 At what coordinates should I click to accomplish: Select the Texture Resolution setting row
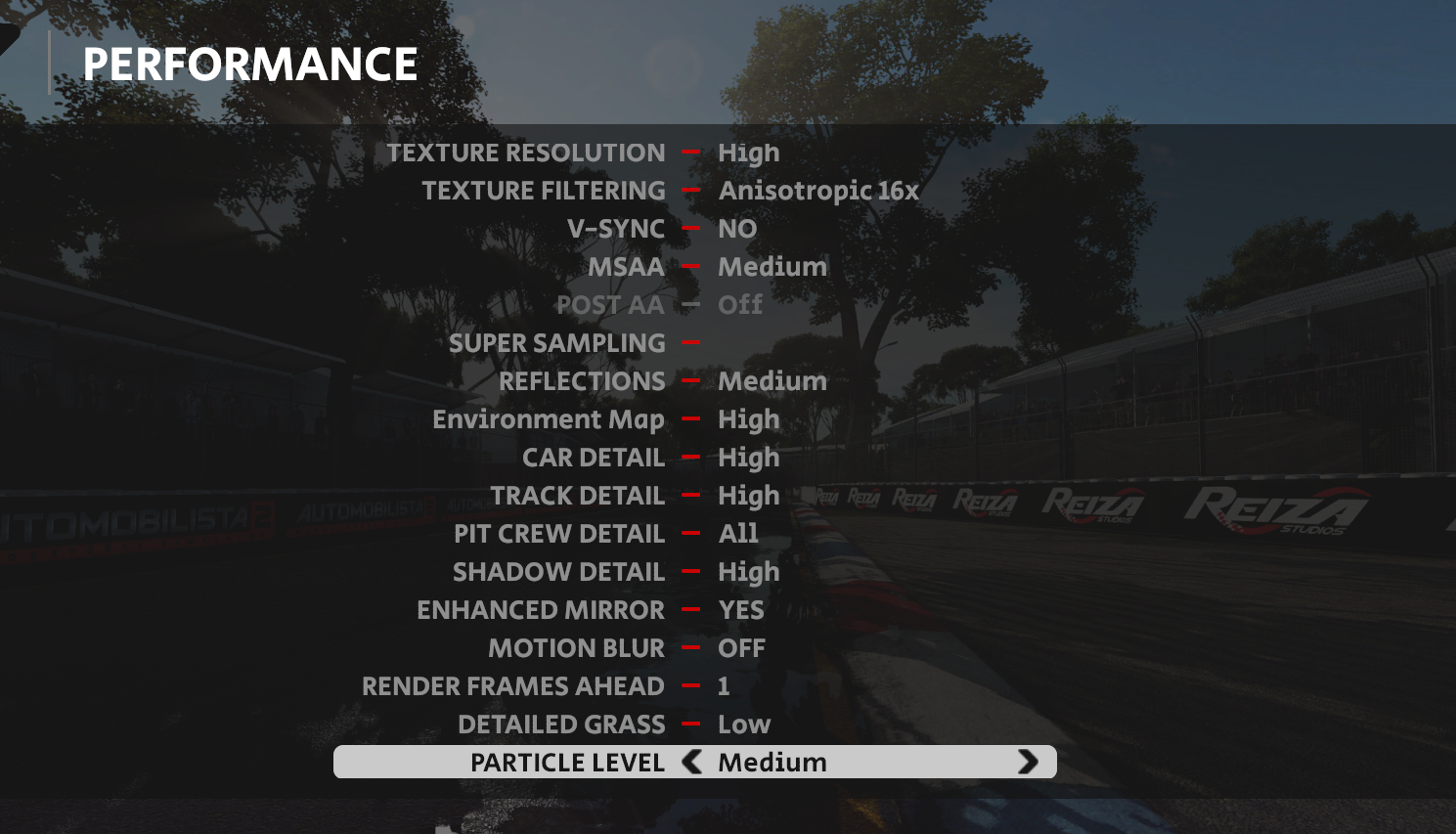(x=526, y=153)
